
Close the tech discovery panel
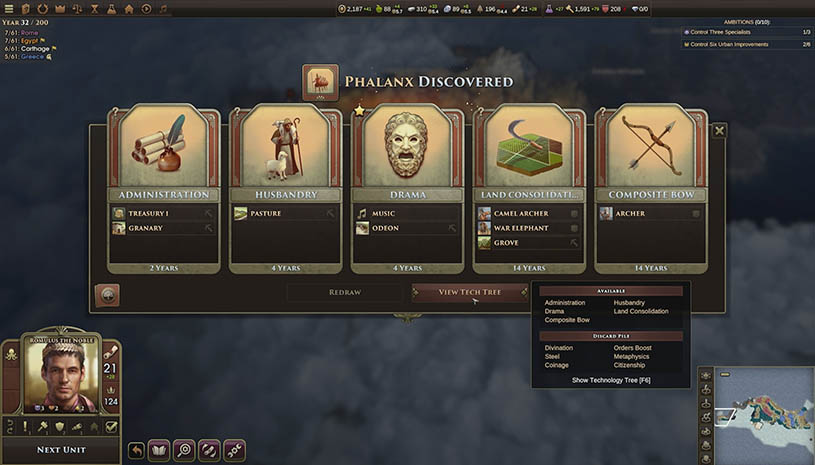[719, 130]
